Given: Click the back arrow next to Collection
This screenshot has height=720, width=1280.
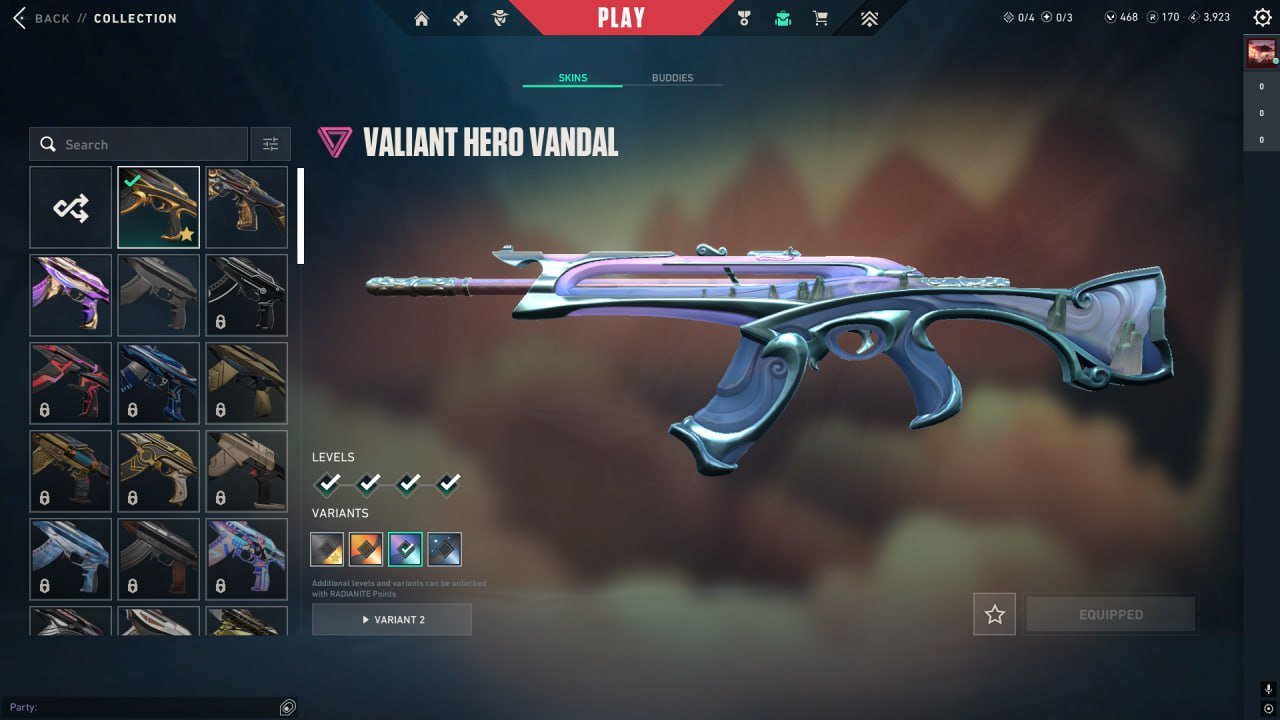Looking at the screenshot, I should pyautogui.click(x=18, y=17).
